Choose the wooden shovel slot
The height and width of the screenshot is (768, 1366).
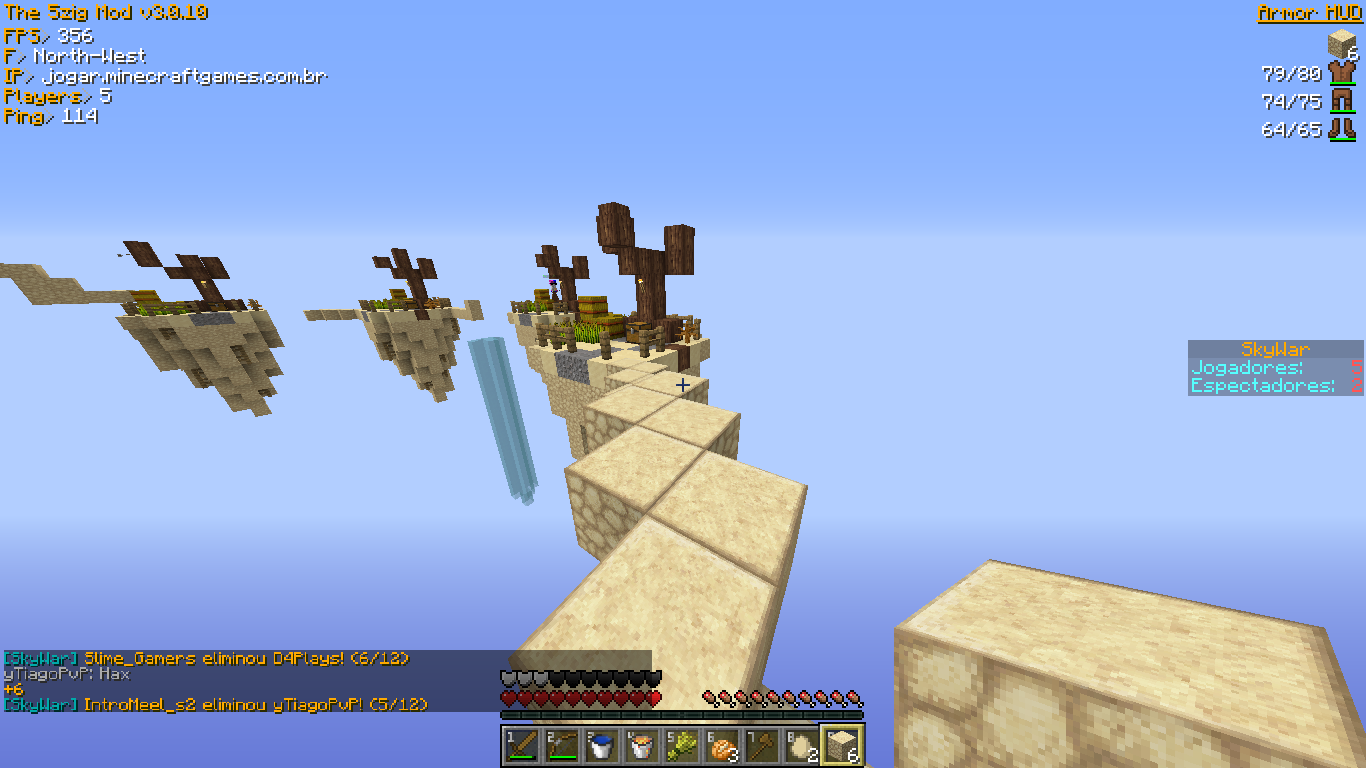pyautogui.click(x=762, y=745)
